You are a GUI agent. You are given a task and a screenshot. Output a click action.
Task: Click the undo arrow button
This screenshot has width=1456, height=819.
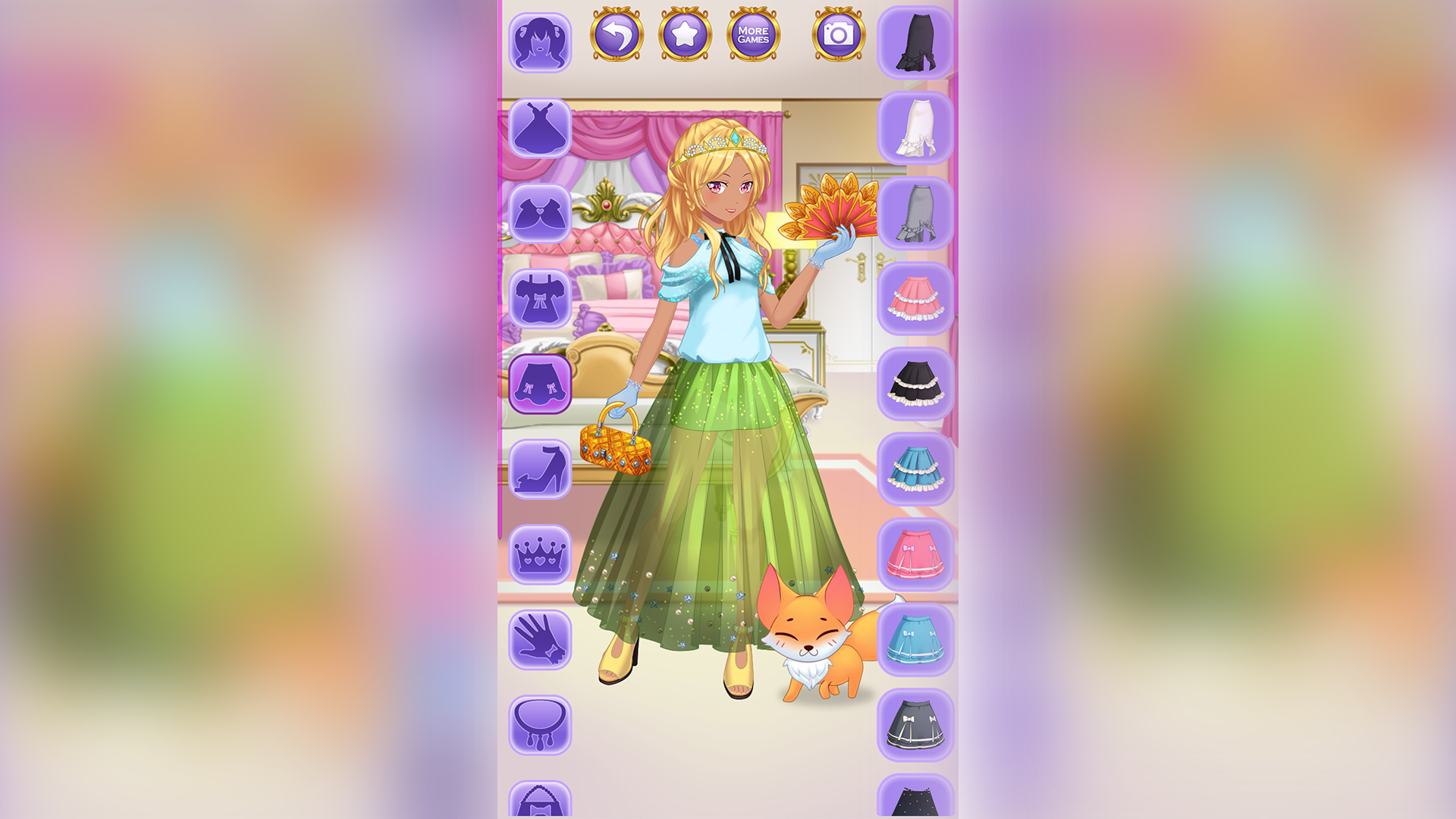pyautogui.click(x=616, y=33)
